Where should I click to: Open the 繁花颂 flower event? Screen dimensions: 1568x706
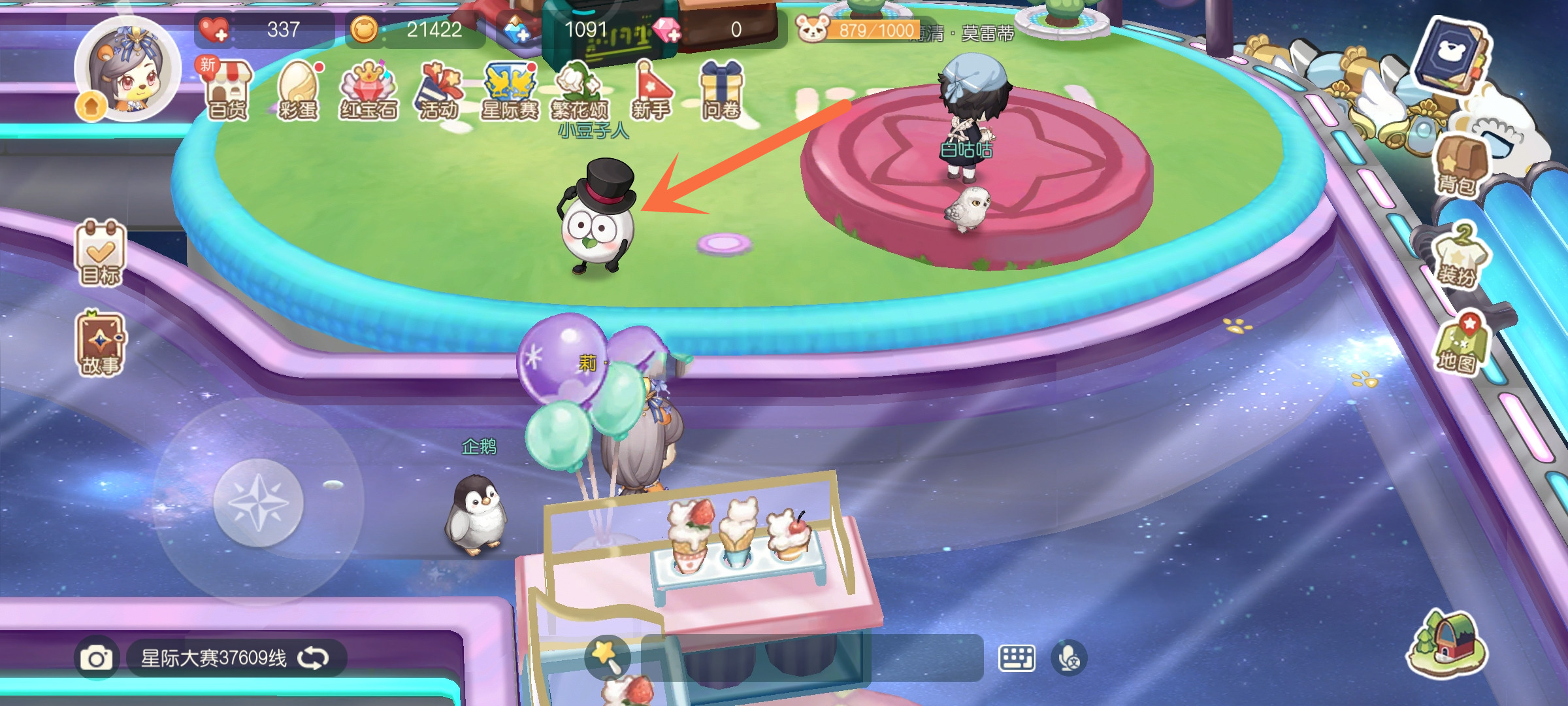(580, 93)
